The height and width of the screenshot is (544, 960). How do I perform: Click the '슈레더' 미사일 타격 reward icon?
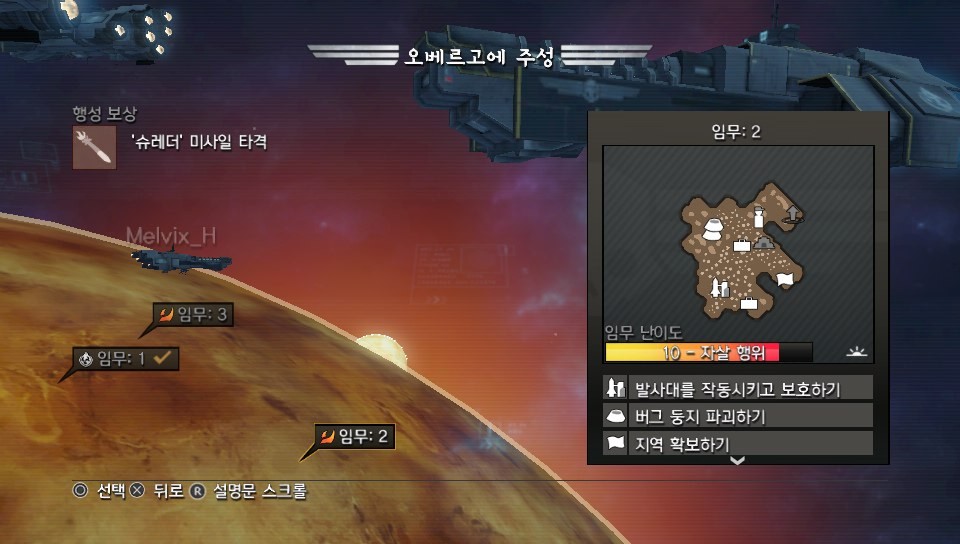(x=94, y=148)
